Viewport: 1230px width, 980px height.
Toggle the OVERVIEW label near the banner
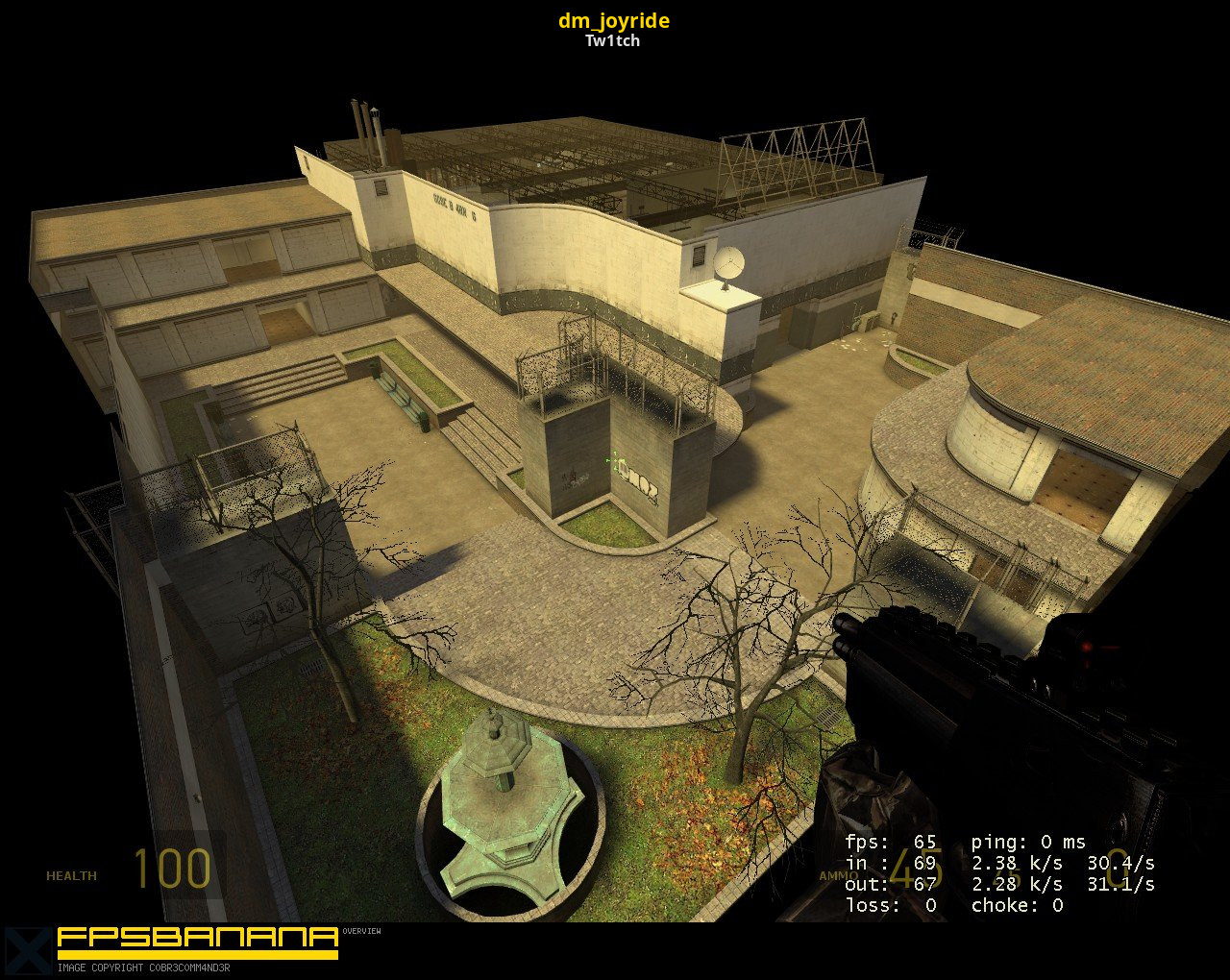pos(362,932)
